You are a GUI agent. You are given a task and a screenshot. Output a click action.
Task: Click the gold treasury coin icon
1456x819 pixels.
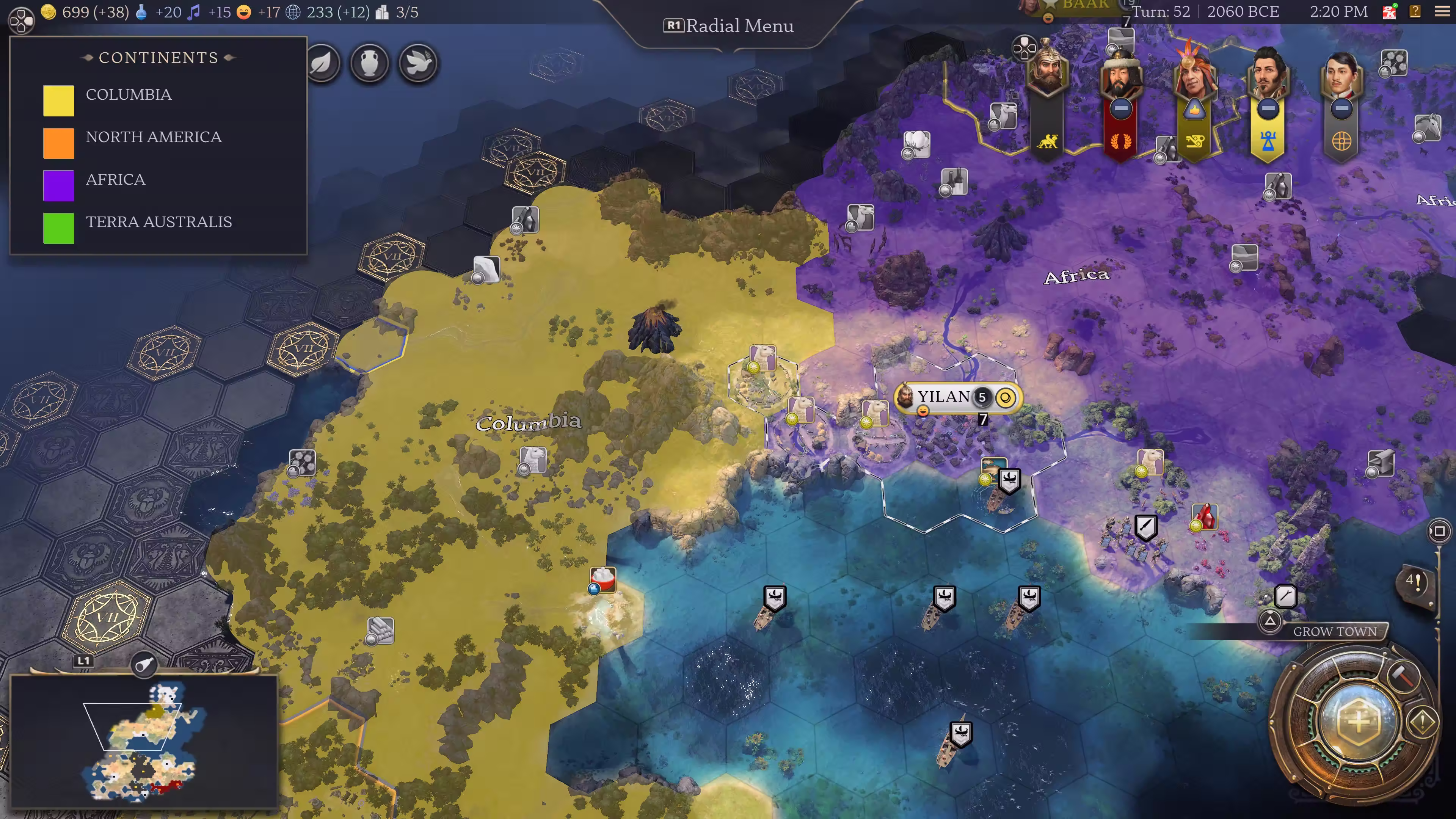[49, 12]
